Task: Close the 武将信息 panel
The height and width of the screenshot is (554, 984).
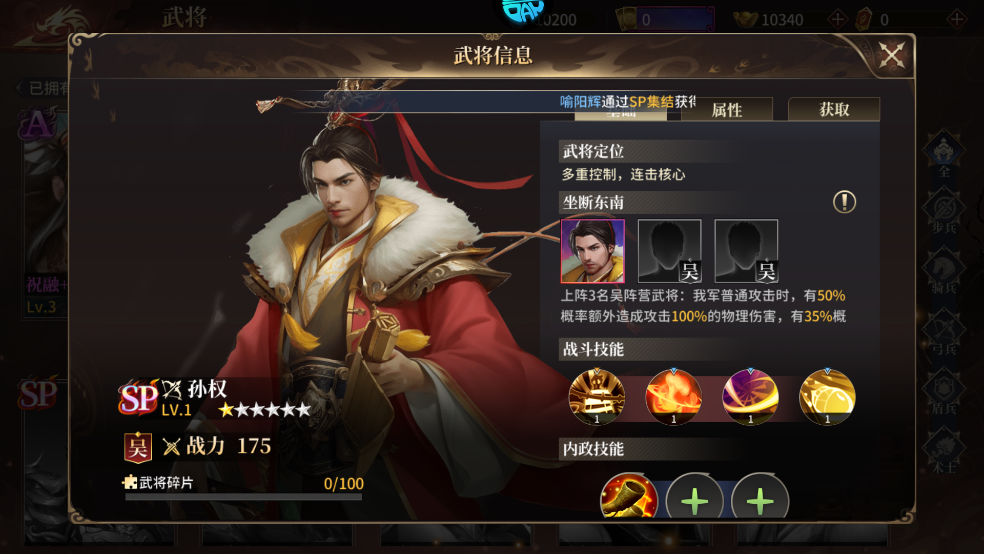Action: pyautogui.click(x=891, y=56)
